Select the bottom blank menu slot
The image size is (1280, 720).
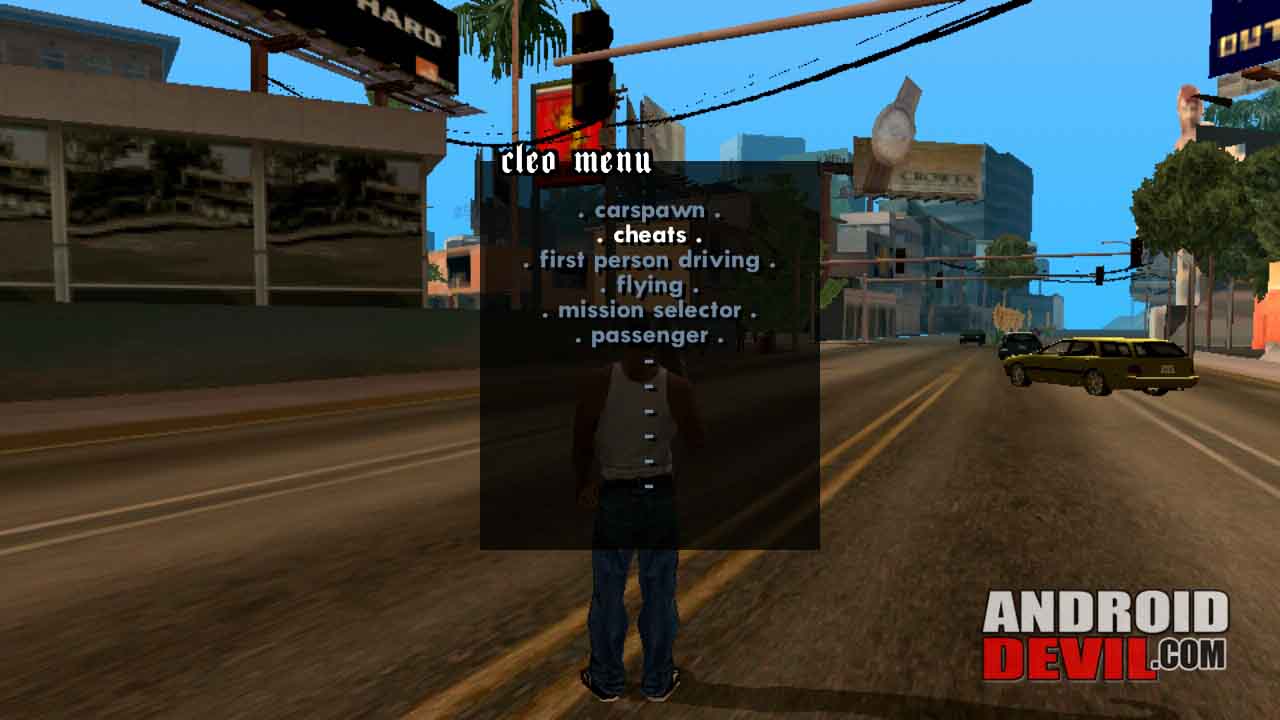coord(648,486)
